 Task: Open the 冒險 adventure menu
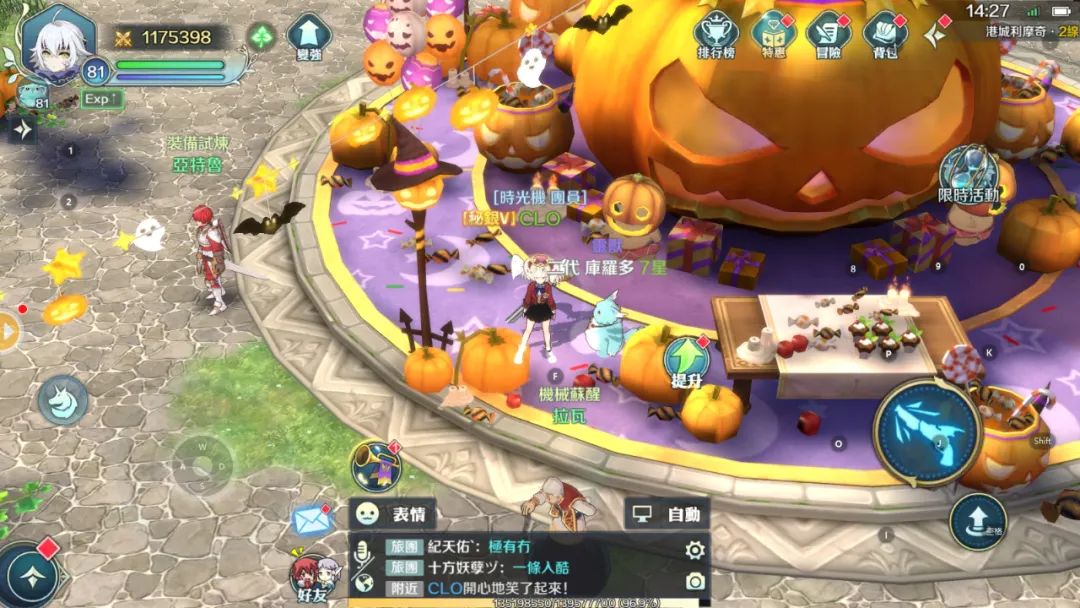(828, 32)
